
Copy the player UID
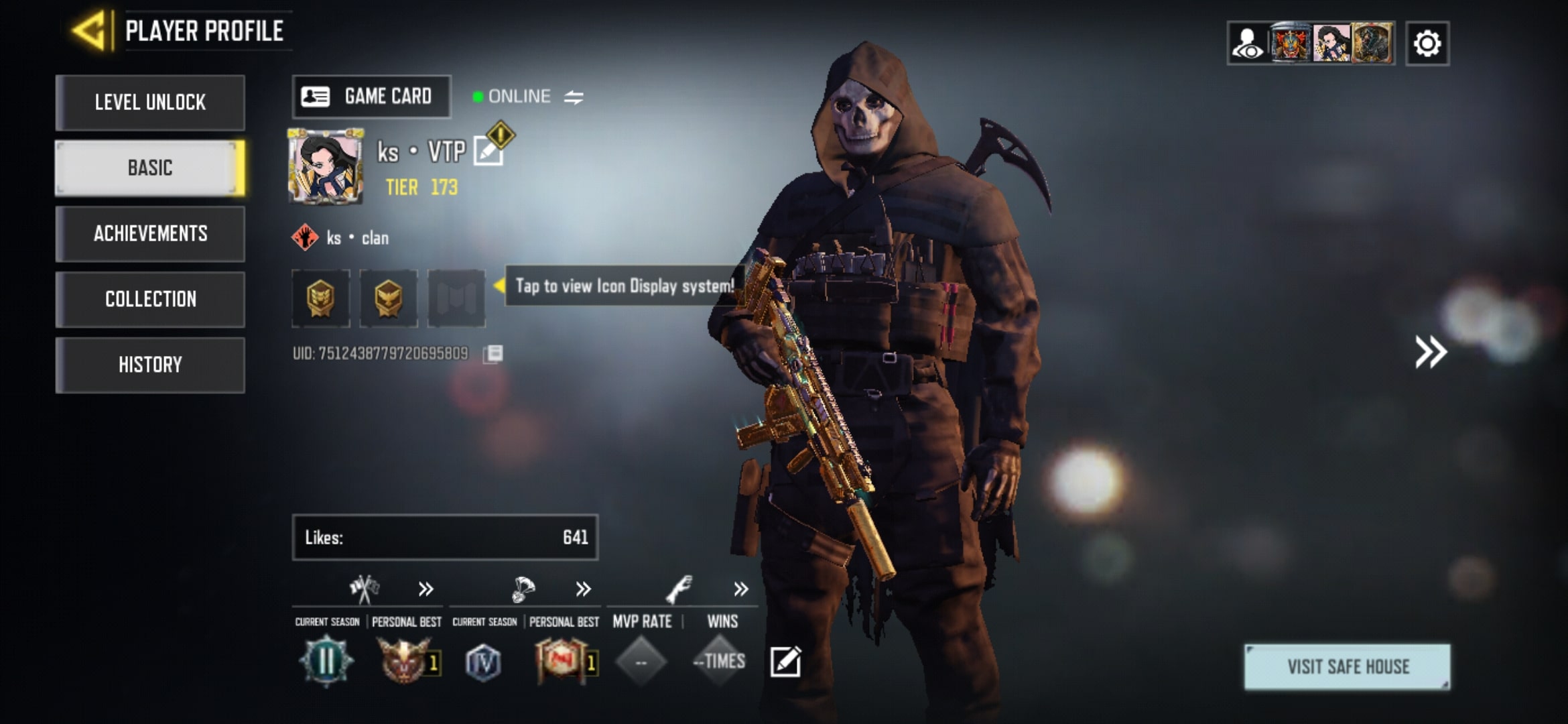coord(493,354)
